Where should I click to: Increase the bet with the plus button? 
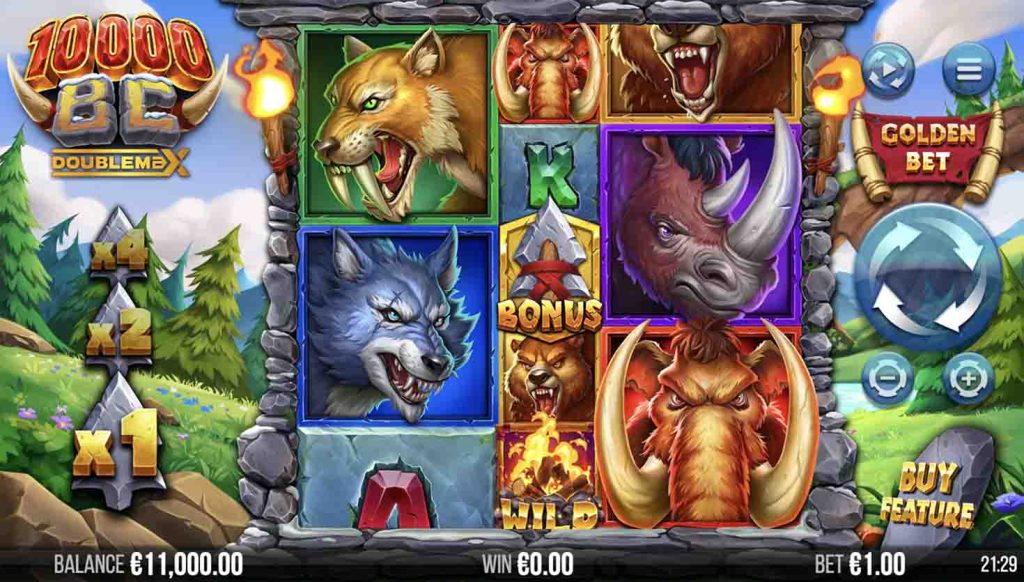[966, 380]
